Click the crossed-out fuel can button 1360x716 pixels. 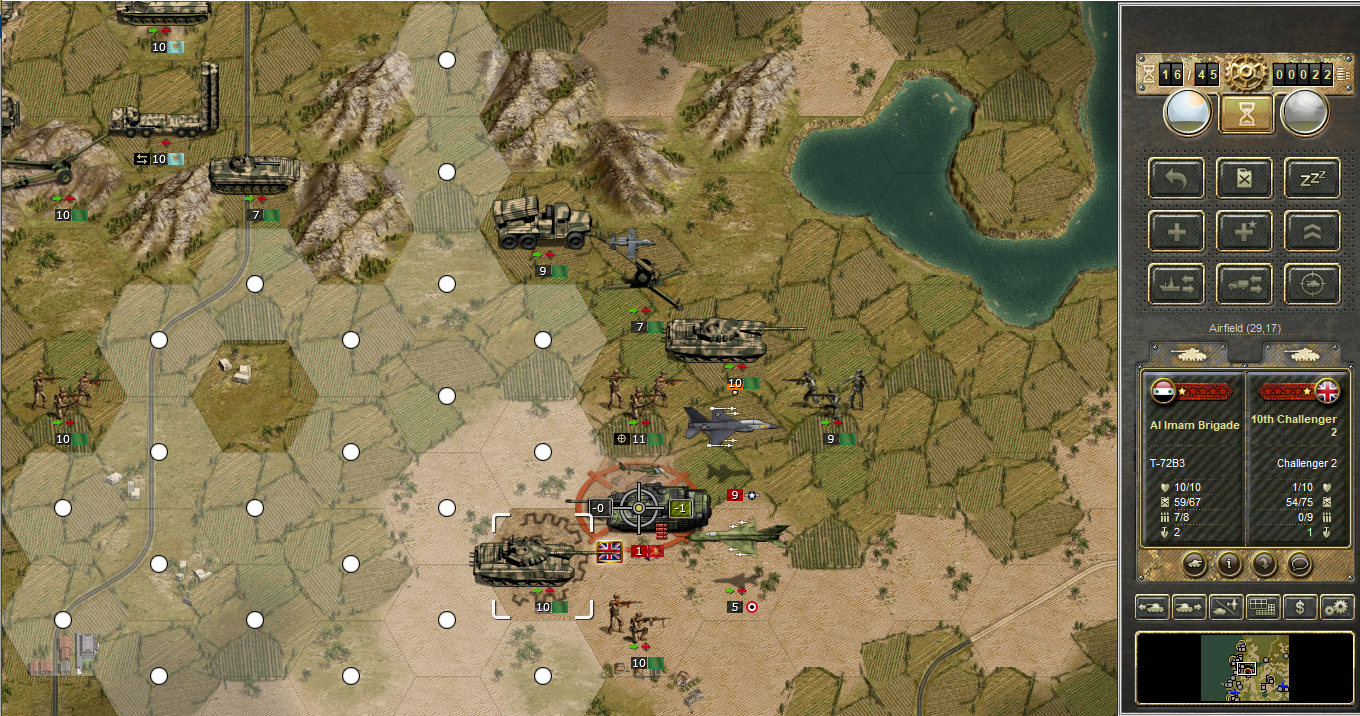tap(1244, 178)
